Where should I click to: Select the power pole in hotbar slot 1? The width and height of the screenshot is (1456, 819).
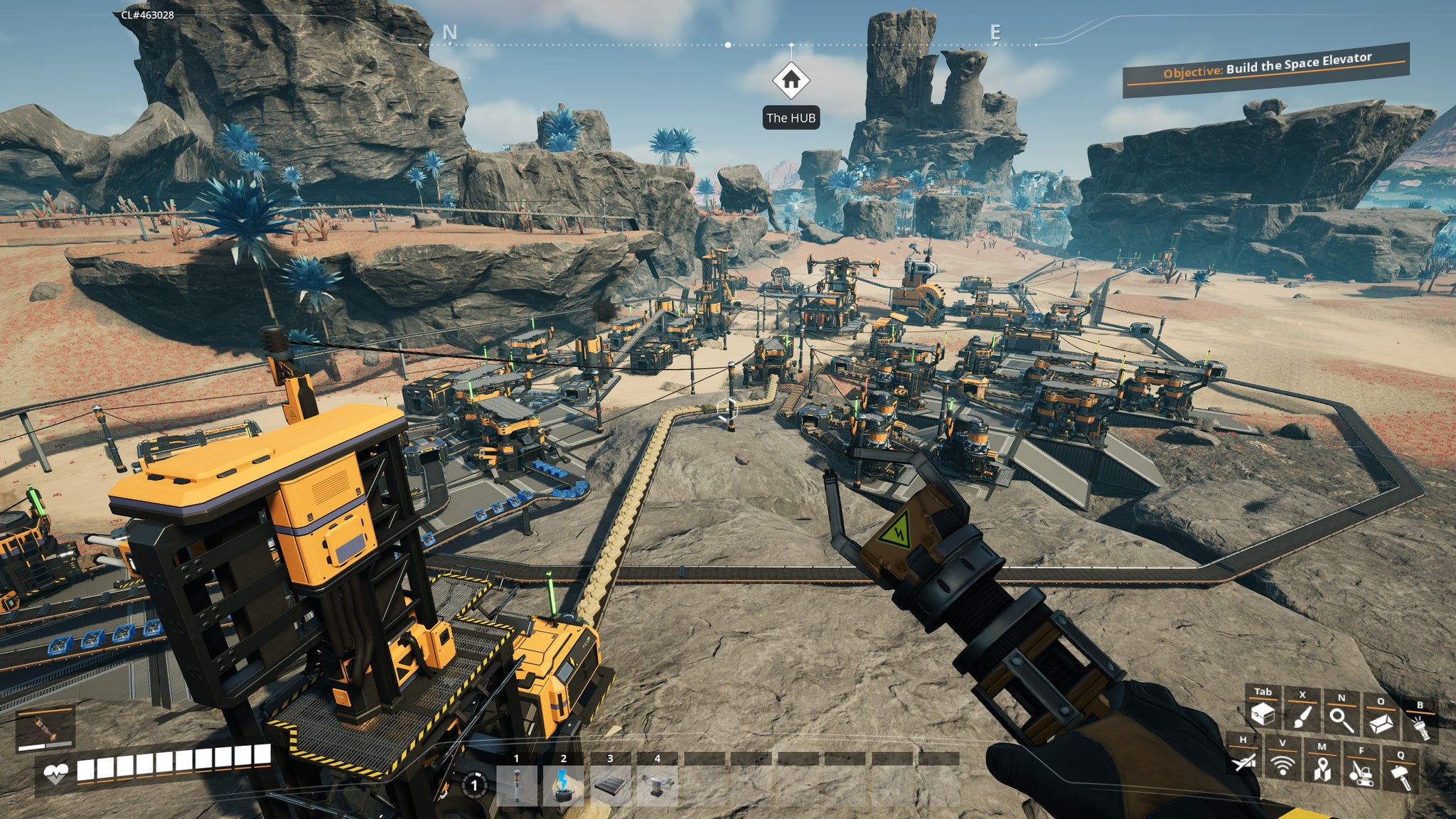pyautogui.click(x=517, y=785)
